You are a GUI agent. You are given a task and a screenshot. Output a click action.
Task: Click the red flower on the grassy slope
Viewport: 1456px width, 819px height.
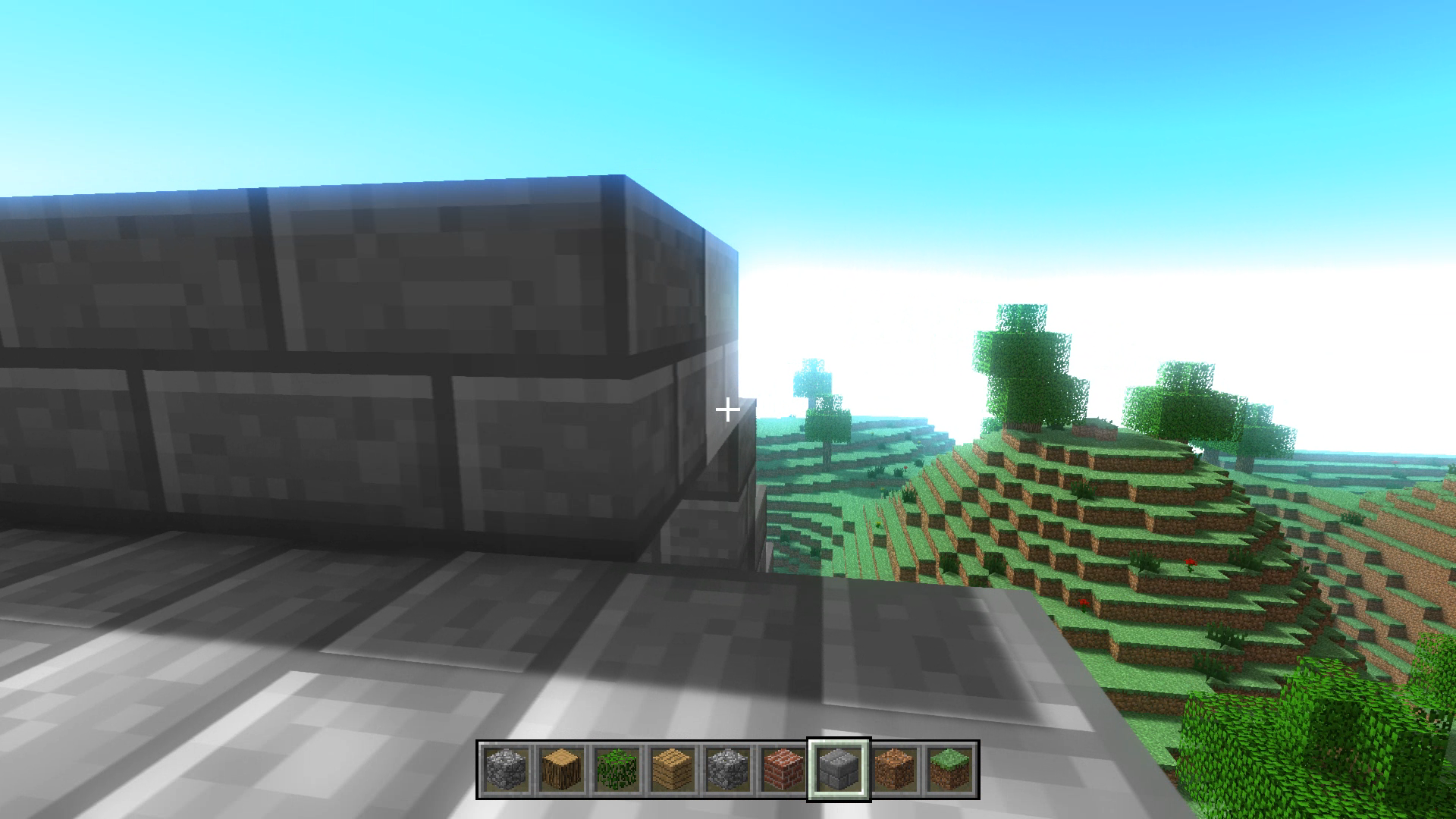click(x=1189, y=563)
